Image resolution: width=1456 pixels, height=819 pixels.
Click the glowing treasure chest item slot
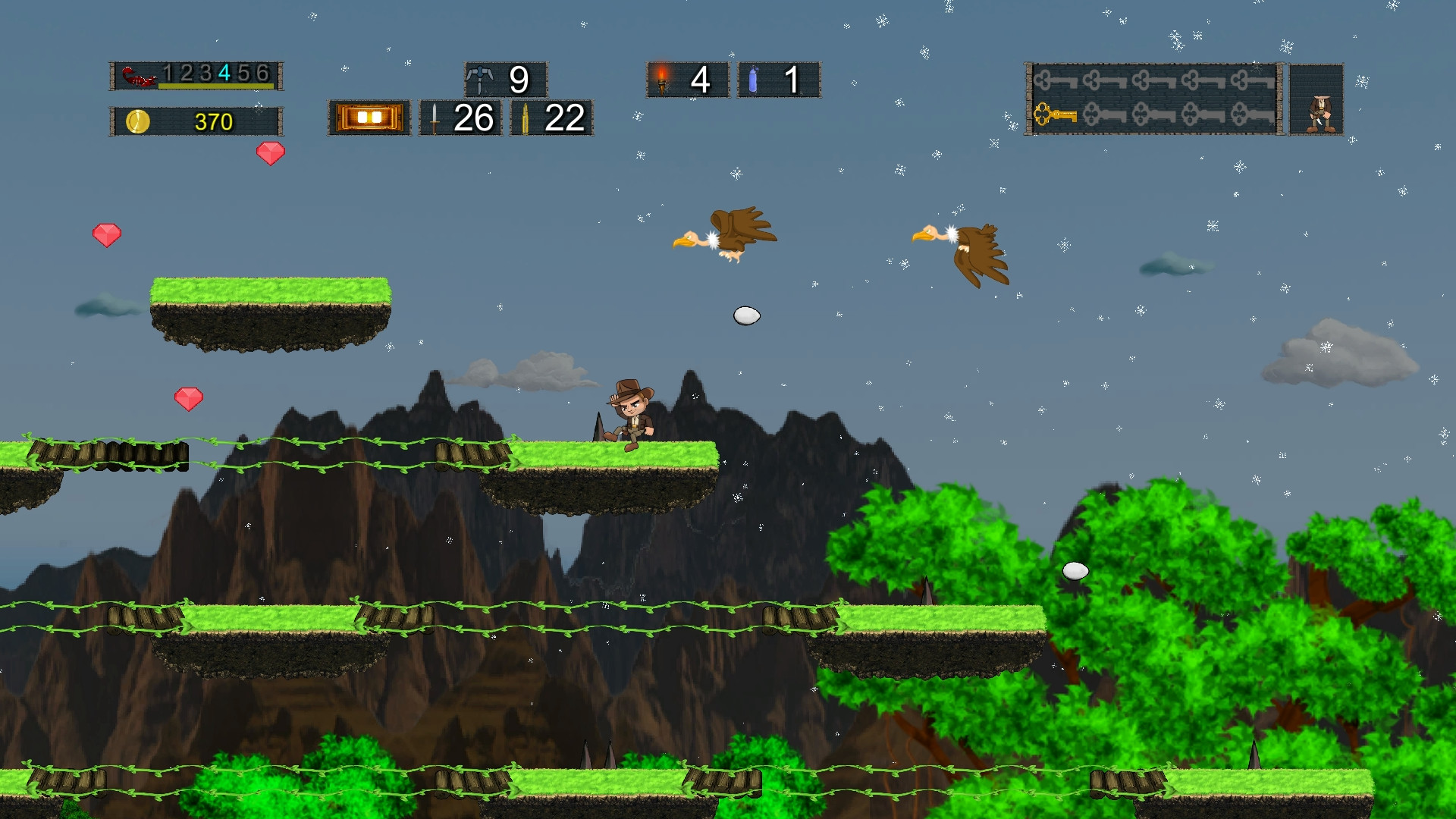click(369, 118)
